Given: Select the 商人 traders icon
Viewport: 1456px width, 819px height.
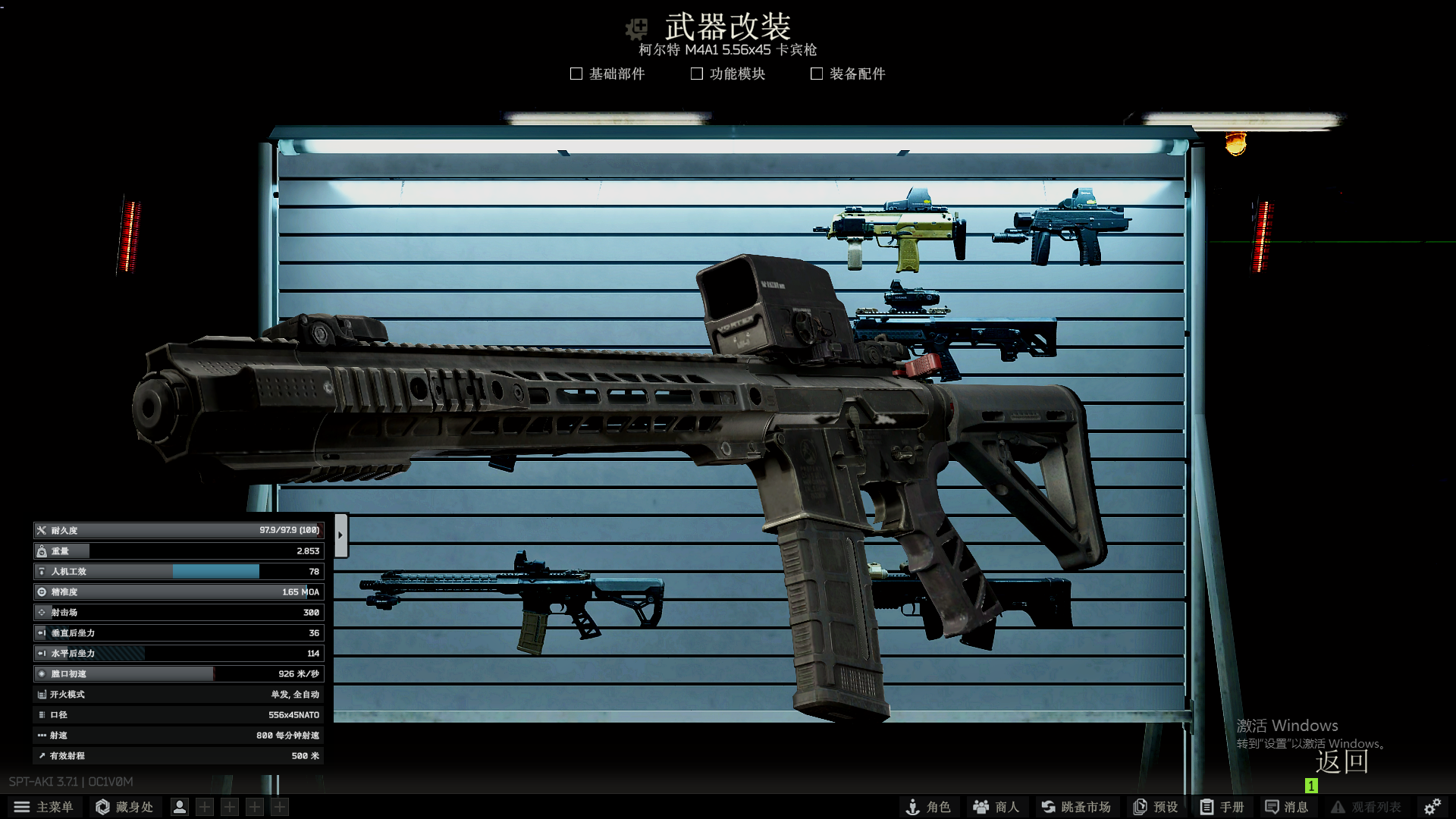Looking at the screenshot, I should 994,807.
